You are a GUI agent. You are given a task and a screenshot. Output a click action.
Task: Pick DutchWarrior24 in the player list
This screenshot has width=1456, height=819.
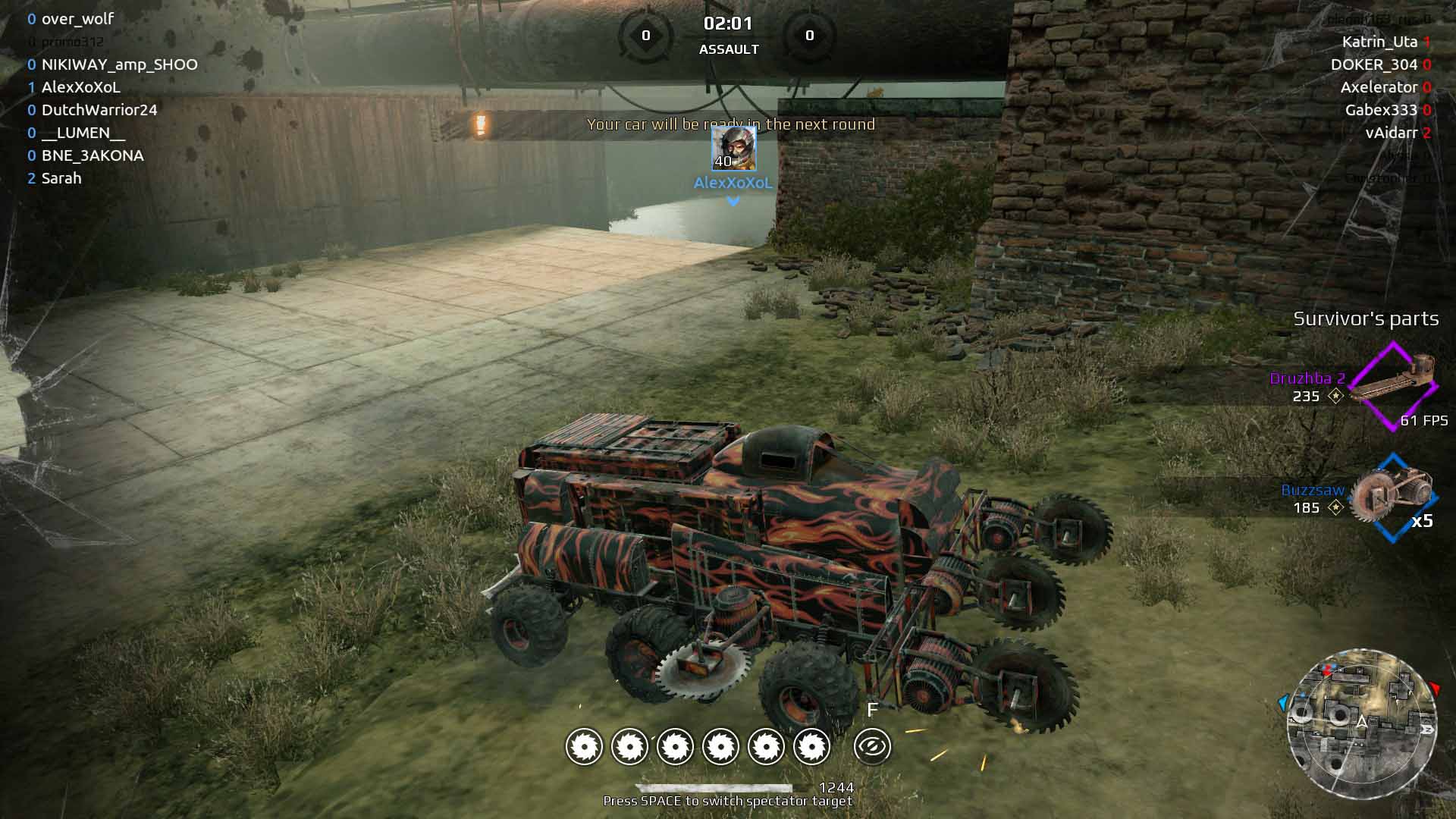pos(99,110)
